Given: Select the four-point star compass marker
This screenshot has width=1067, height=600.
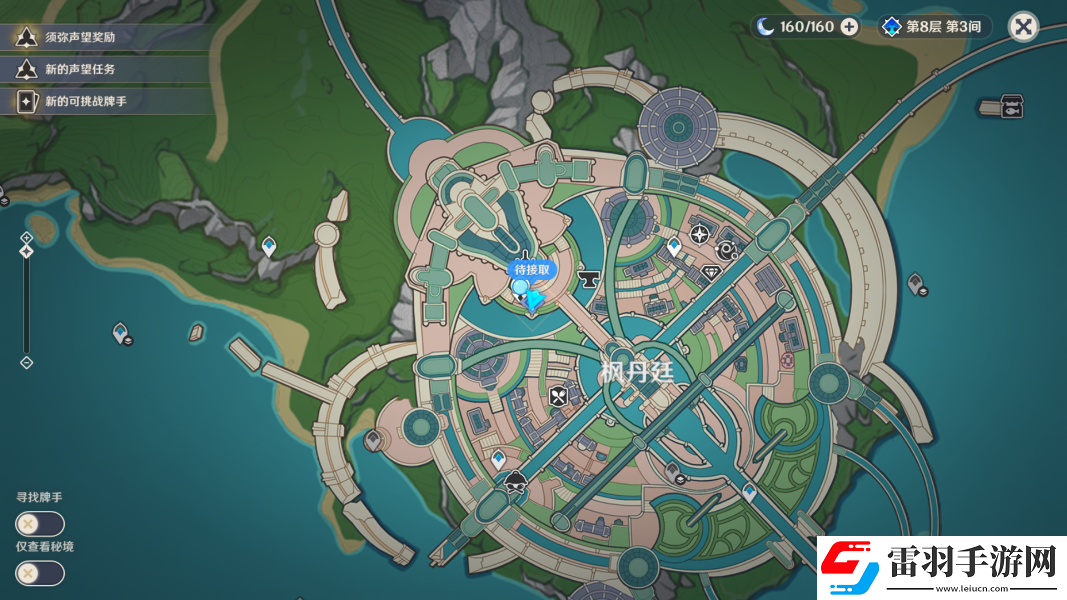Looking at the screenshot, I should [699, 235].
